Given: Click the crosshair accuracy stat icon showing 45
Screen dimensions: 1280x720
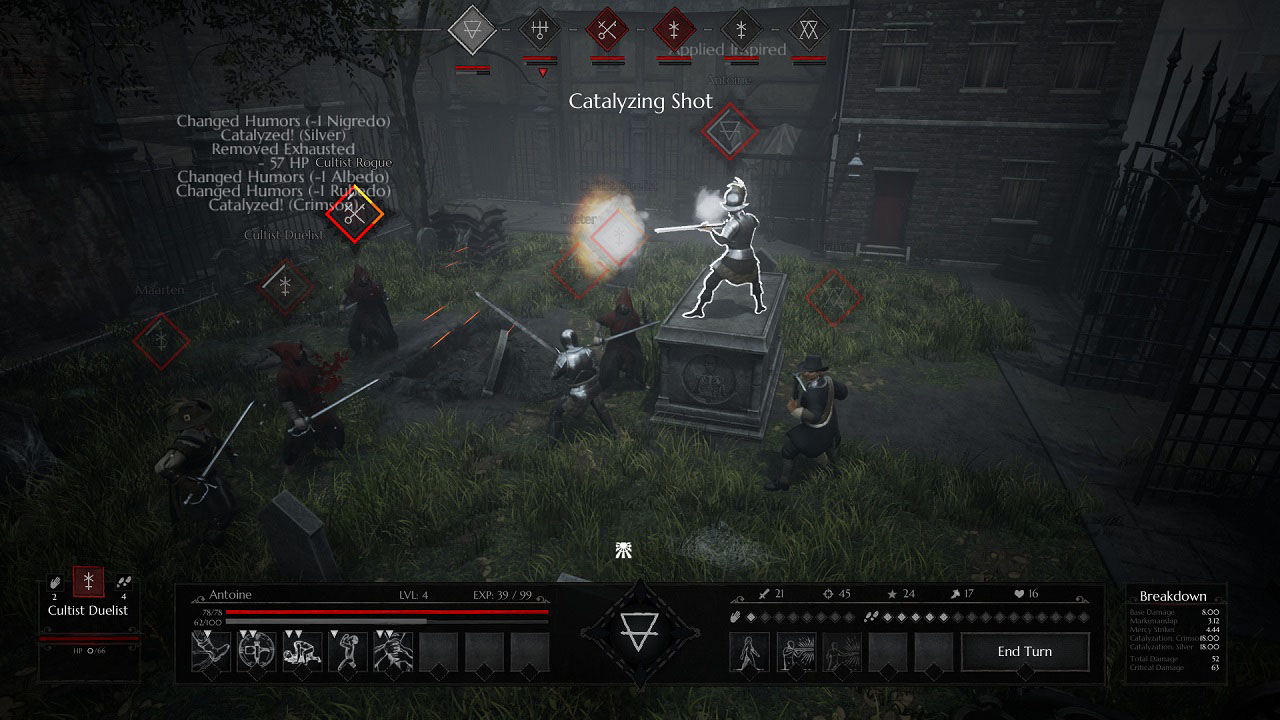Looking at the screenshot, I should pos(826,593).
